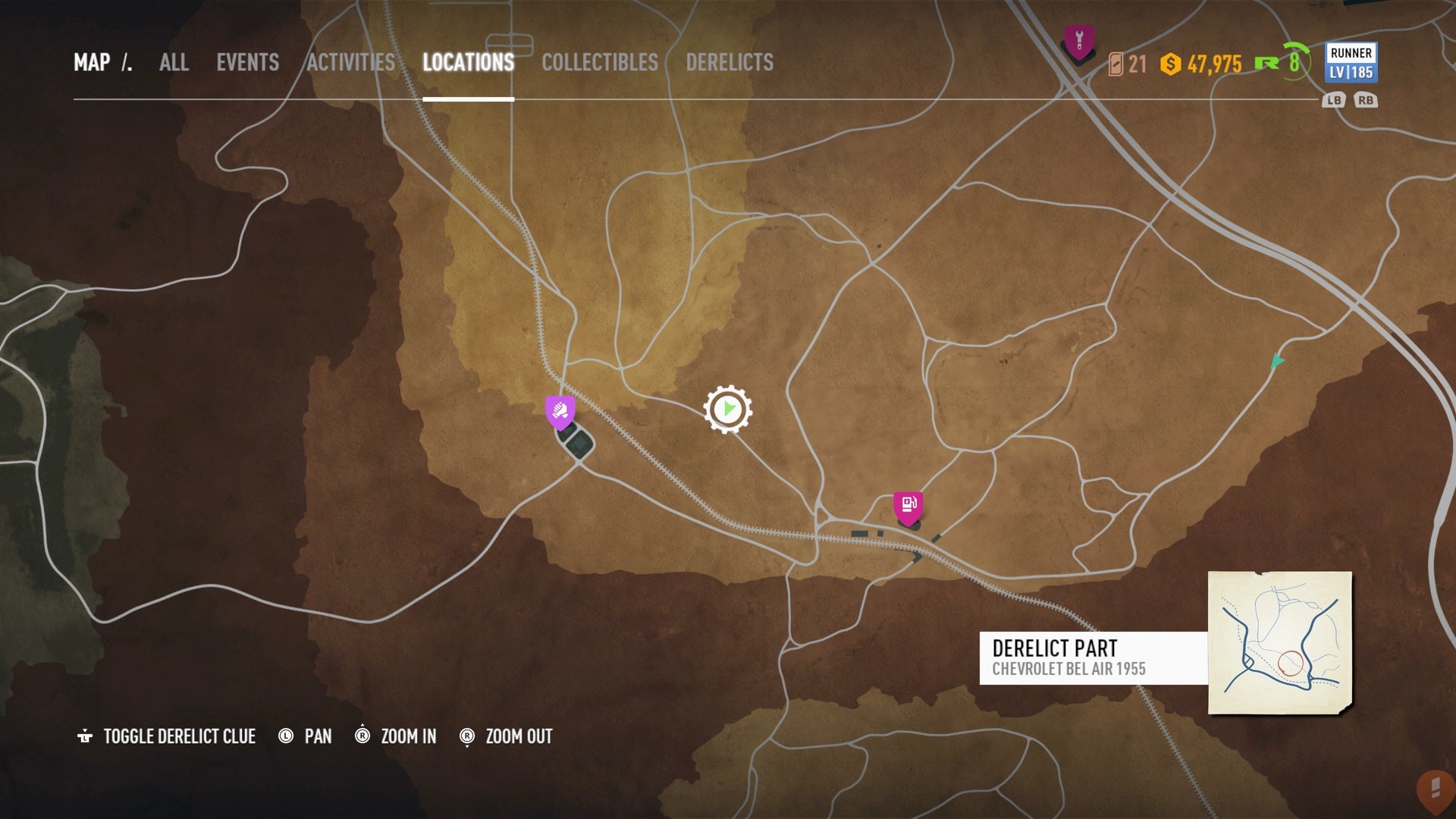The height and width of the screenshot is (819, 1456).
Task: Open the DERELICTS map filter tab
Action: (x=730, y=64)
